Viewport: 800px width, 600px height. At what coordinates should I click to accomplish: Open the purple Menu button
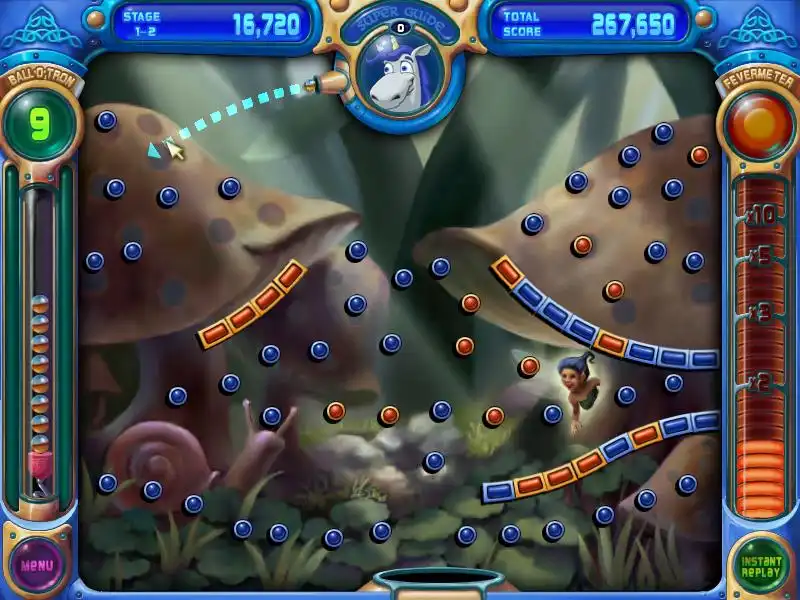tap(38, 564)
